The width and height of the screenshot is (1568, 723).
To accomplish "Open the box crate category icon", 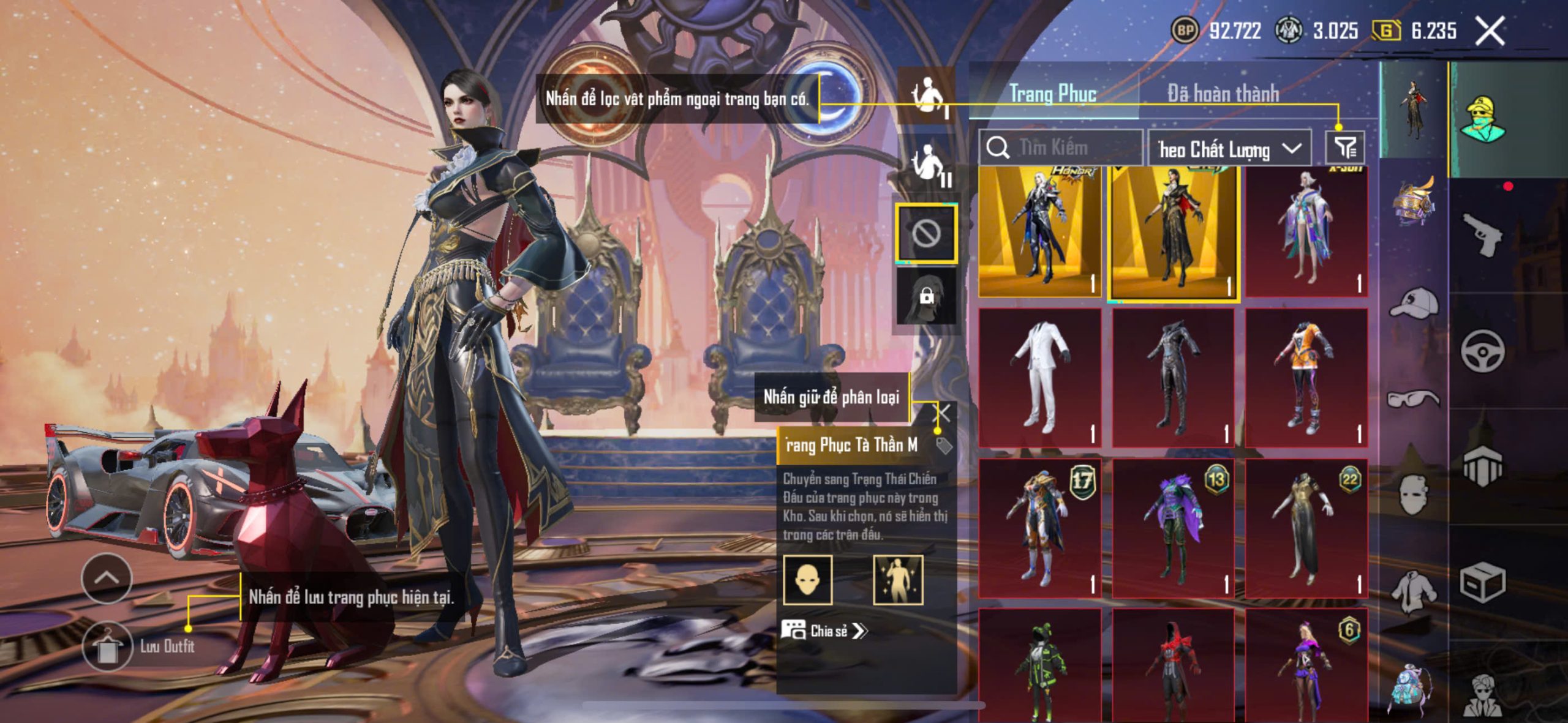I will point(1482,582).
